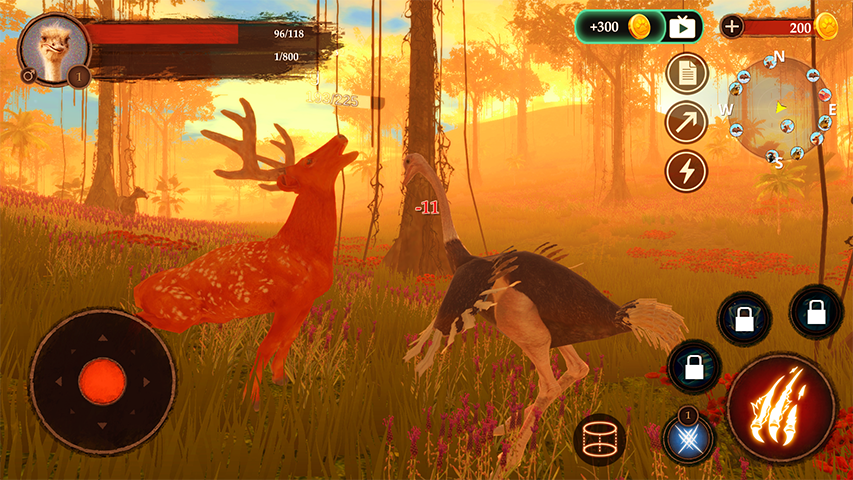Tap the cylinder icon button
The image size is (853, 480).
point(600,438)
